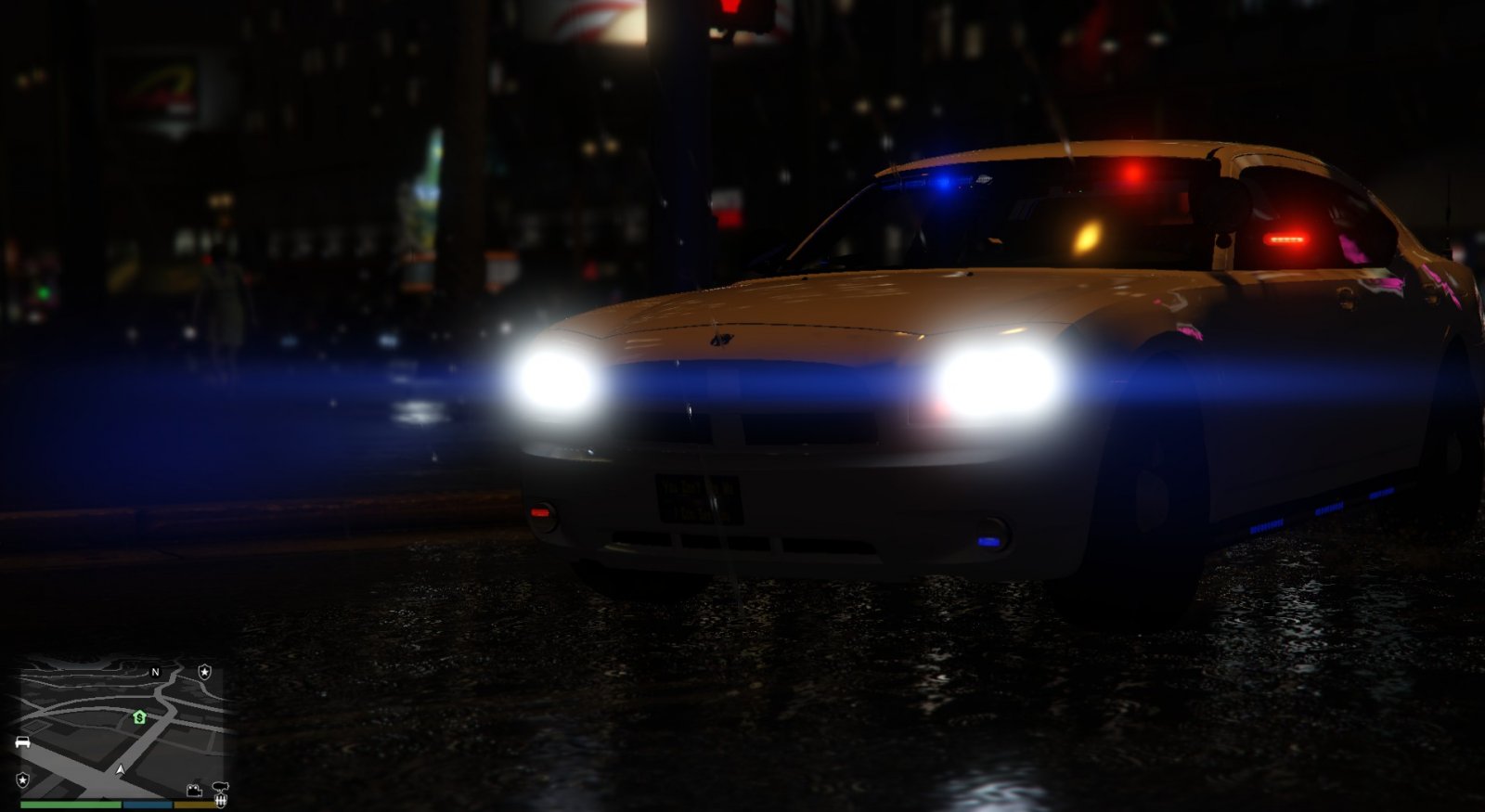Select the blimp weapon icon at minimap corner
The height and width of the screenshot is (812, 1485).
point(220,787)
